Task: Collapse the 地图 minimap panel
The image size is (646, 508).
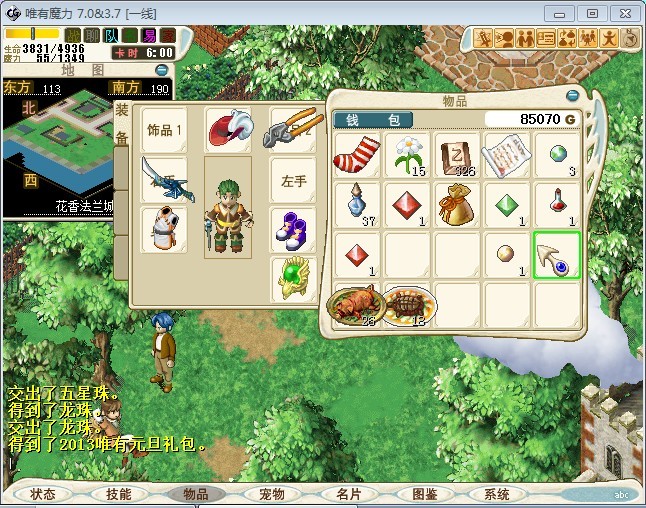Action: [163, 70]
